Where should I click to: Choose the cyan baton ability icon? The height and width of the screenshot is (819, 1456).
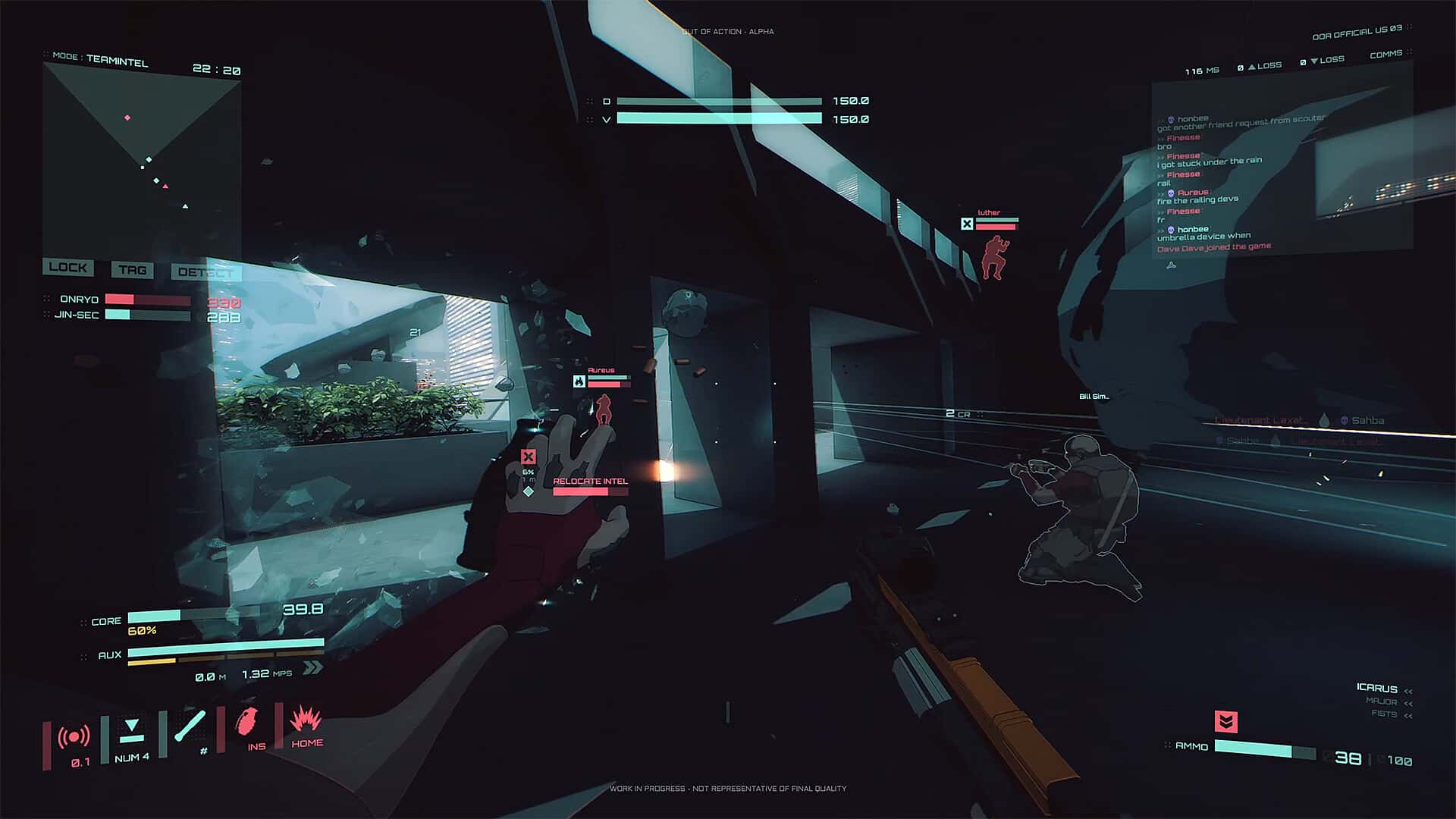coord(190,726)
